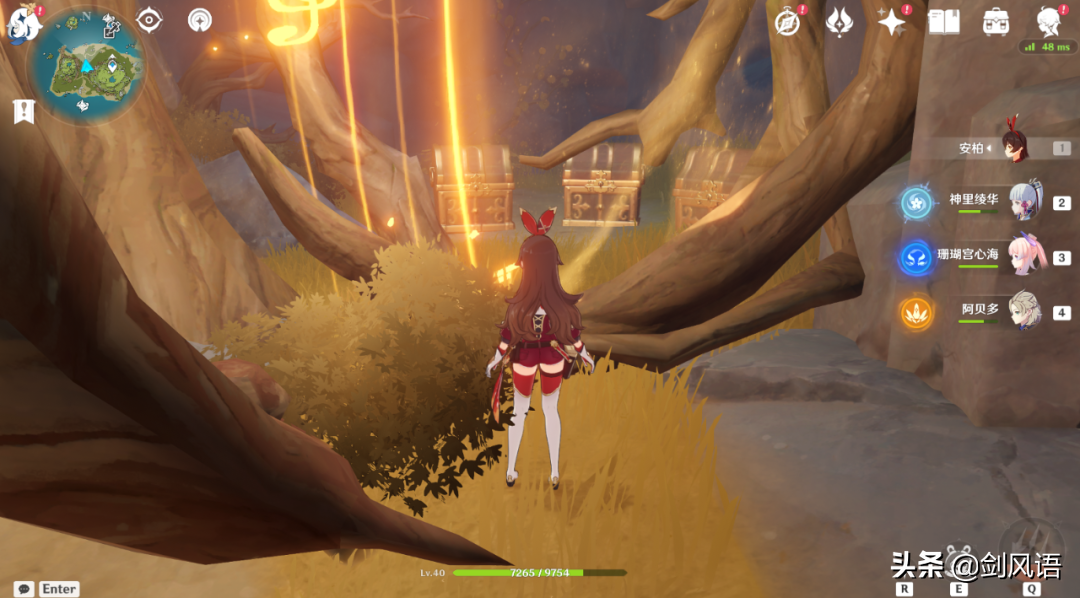Viewport: 1080px width, 598px height.
Task: Open the chat speech bubble
Action: click(24, 589)
